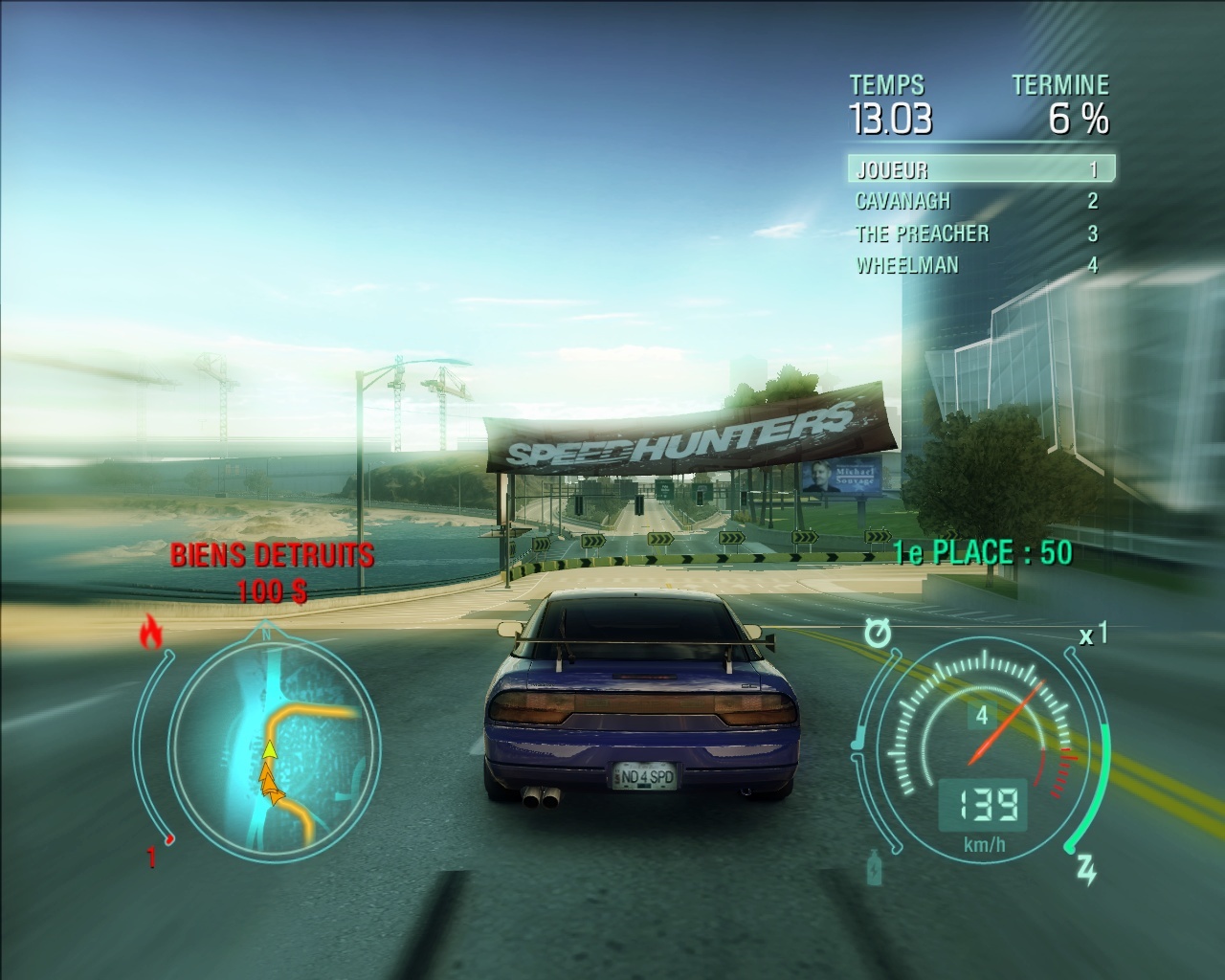The width and height of the screenshot is (1225, 980).
Task: Click the lightning bolt zone icon
Action: click(x=1086, y=870)
